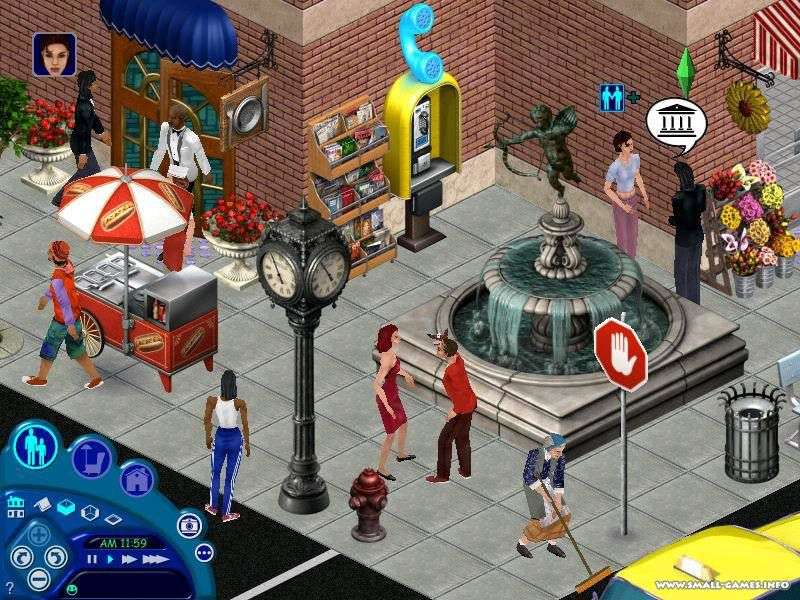Switch to Live mode with people icon
800x600 pixels.
click(x=37, y=445)
